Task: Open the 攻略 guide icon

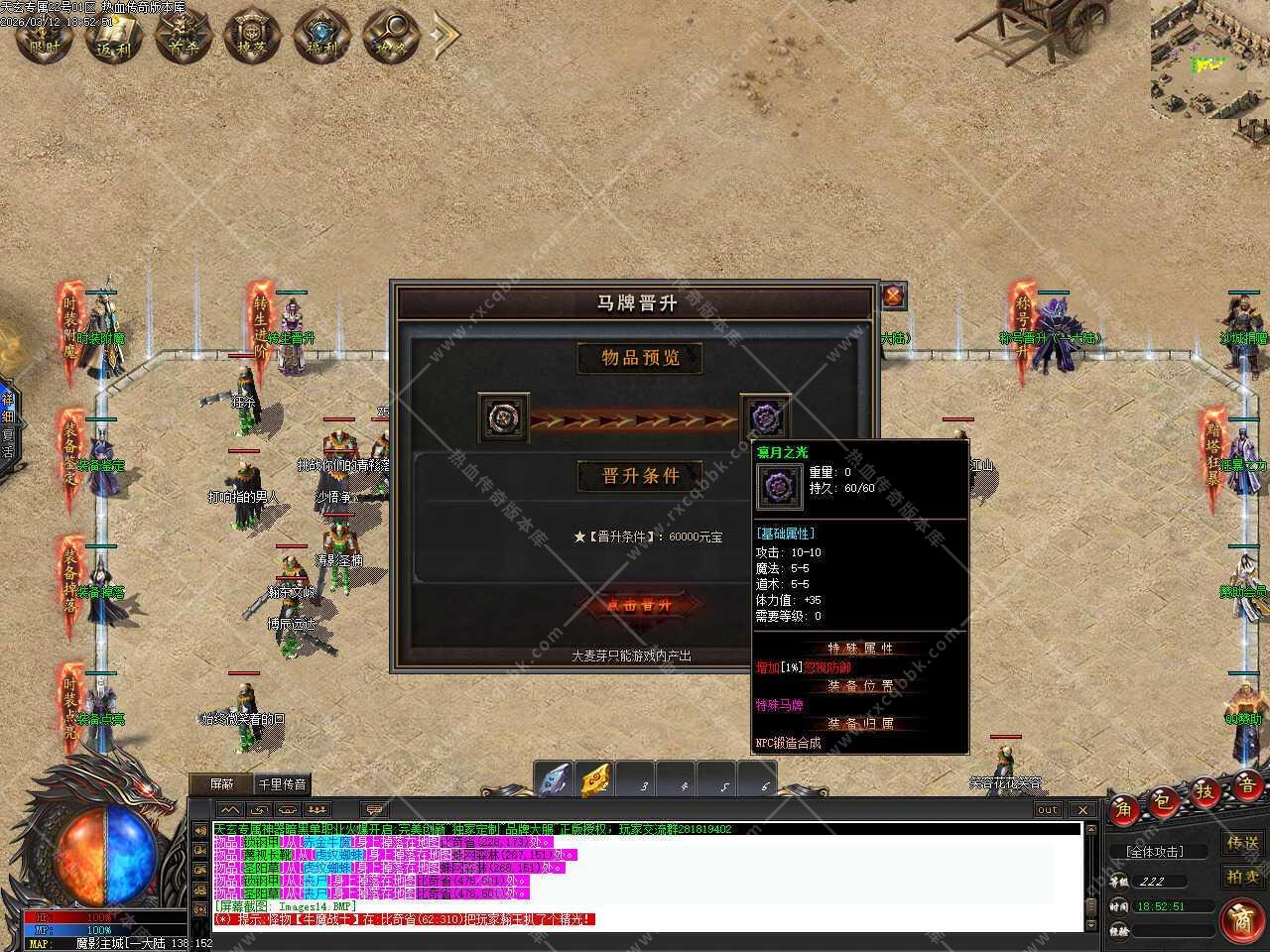Action: (391, 35)
